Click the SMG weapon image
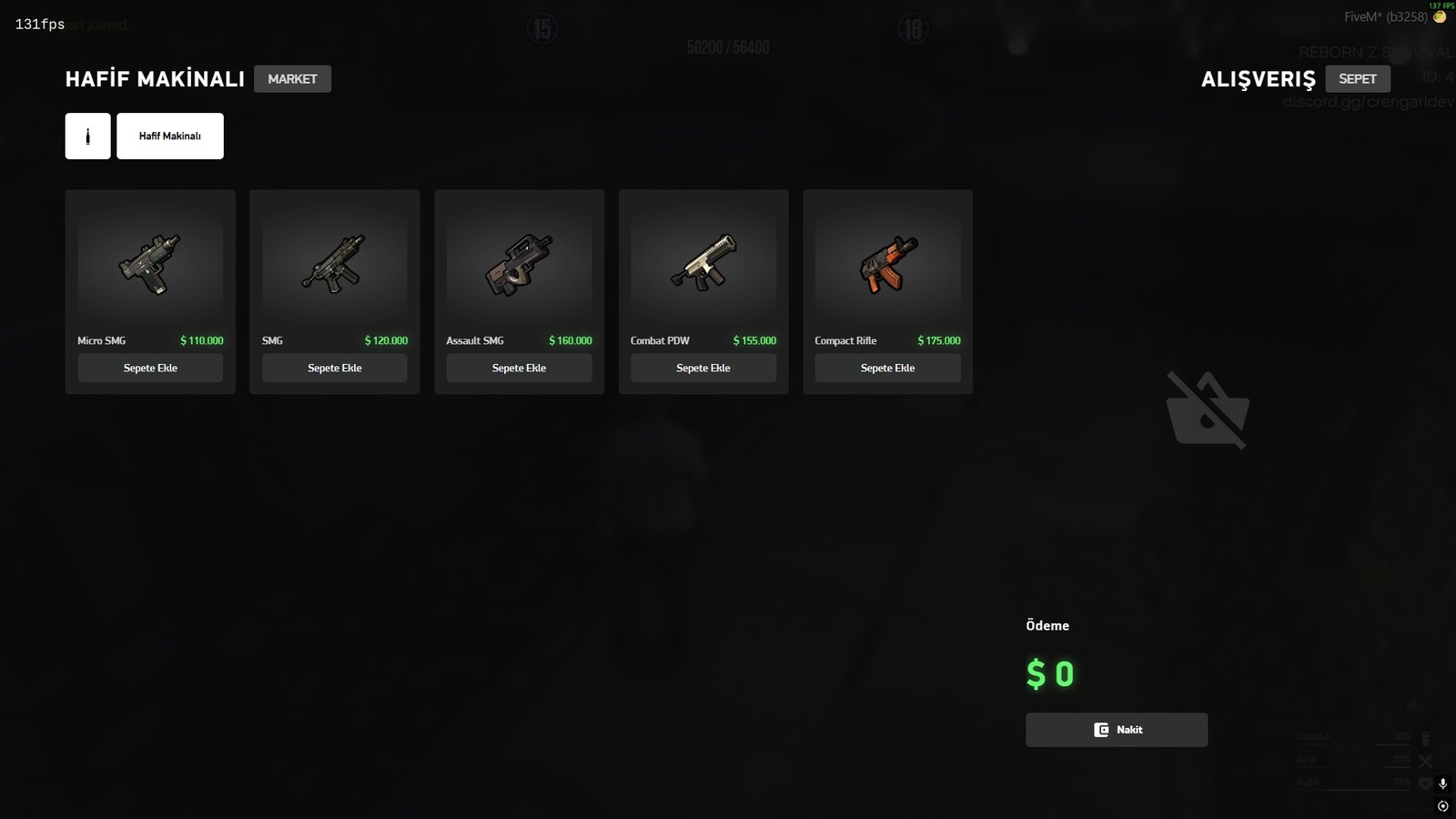This screenshot has width=1456, height=819. click(334, 265)
